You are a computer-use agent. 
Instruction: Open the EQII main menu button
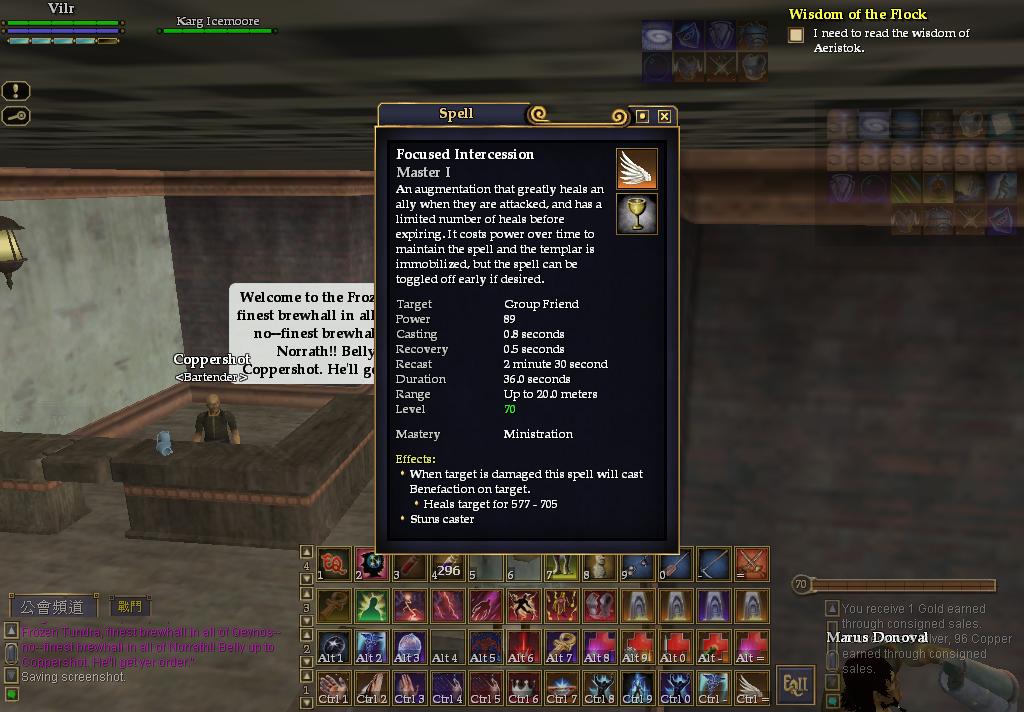pyautogui.click(x=795, y=685)
